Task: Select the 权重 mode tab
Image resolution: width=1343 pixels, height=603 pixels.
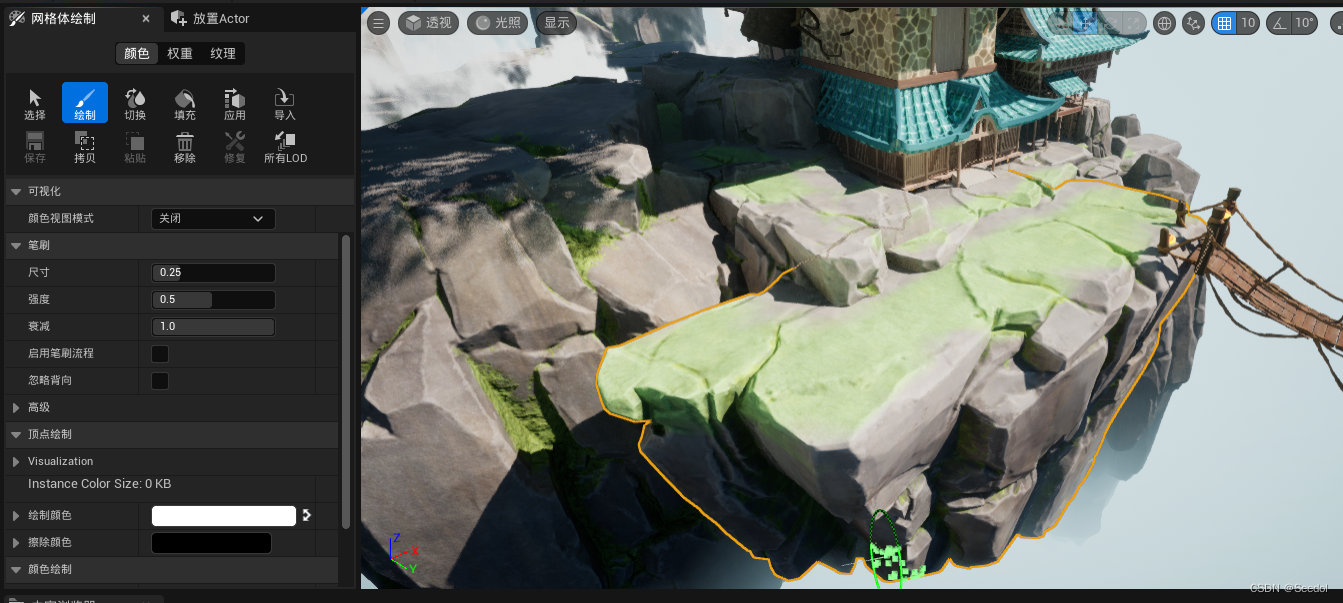Action: pyautogui.click(x=180, y=54)
